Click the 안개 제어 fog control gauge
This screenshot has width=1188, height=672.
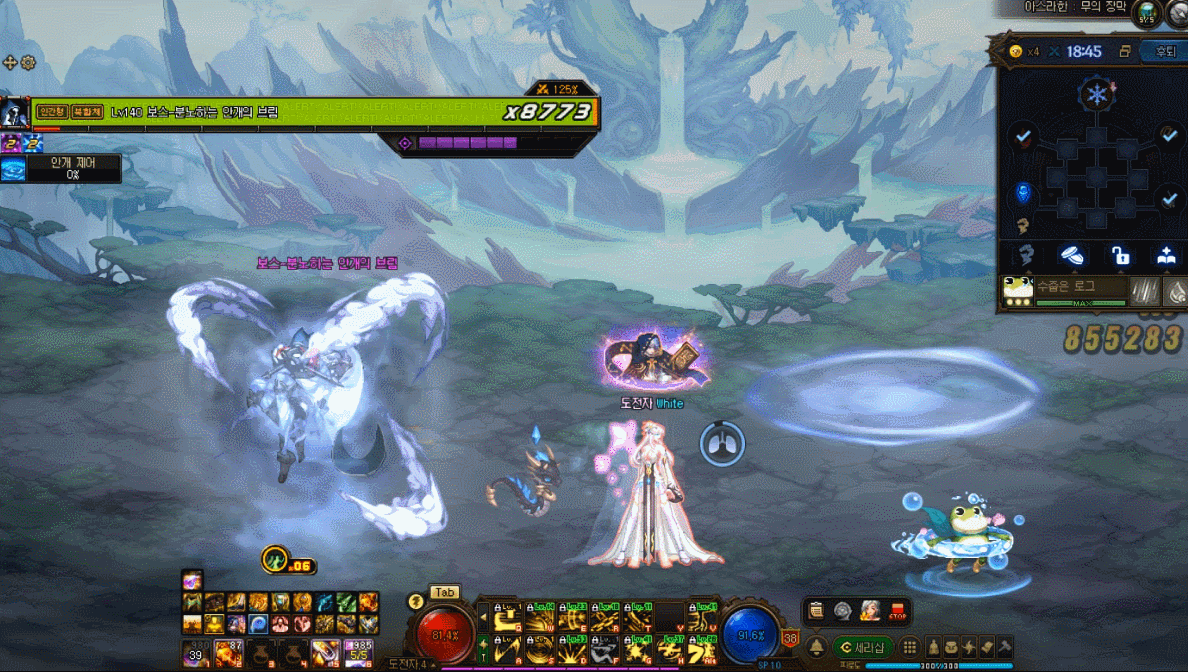click(x=61, y=169)
